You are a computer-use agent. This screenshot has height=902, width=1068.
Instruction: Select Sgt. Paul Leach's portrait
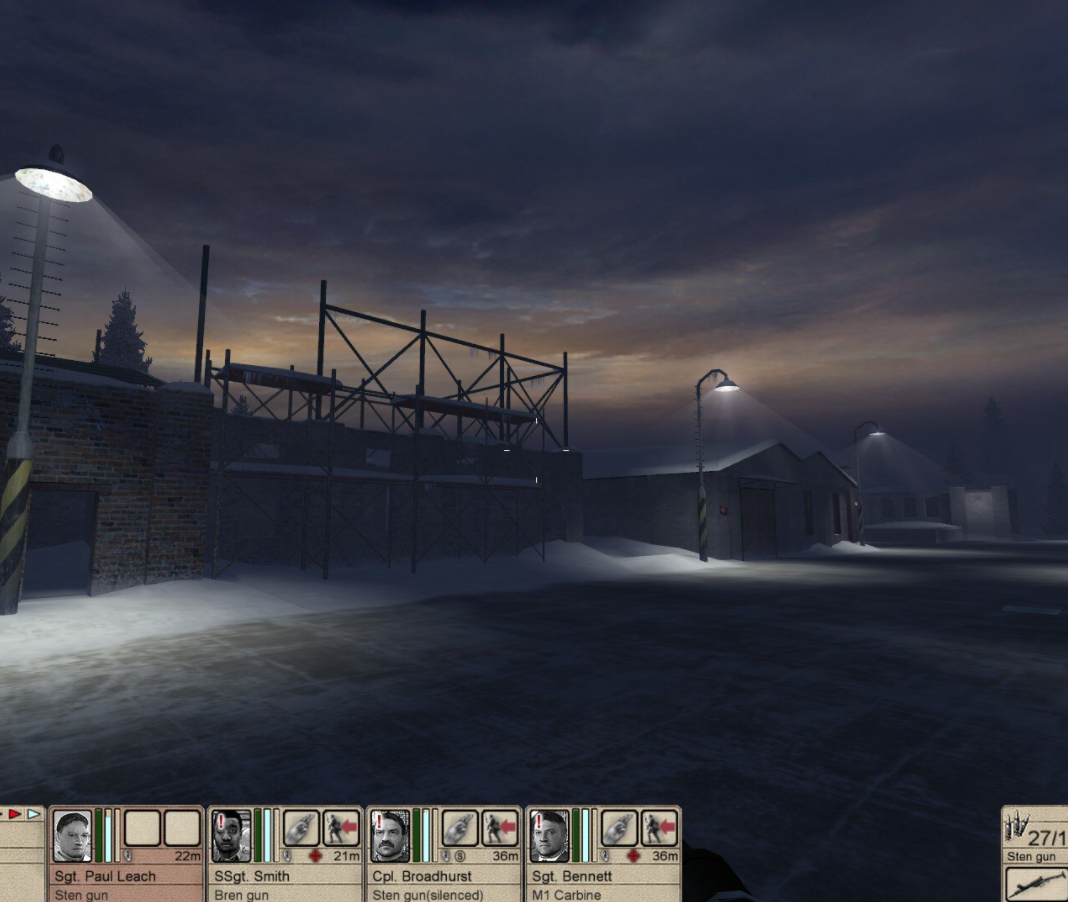[x=73, y=836]
